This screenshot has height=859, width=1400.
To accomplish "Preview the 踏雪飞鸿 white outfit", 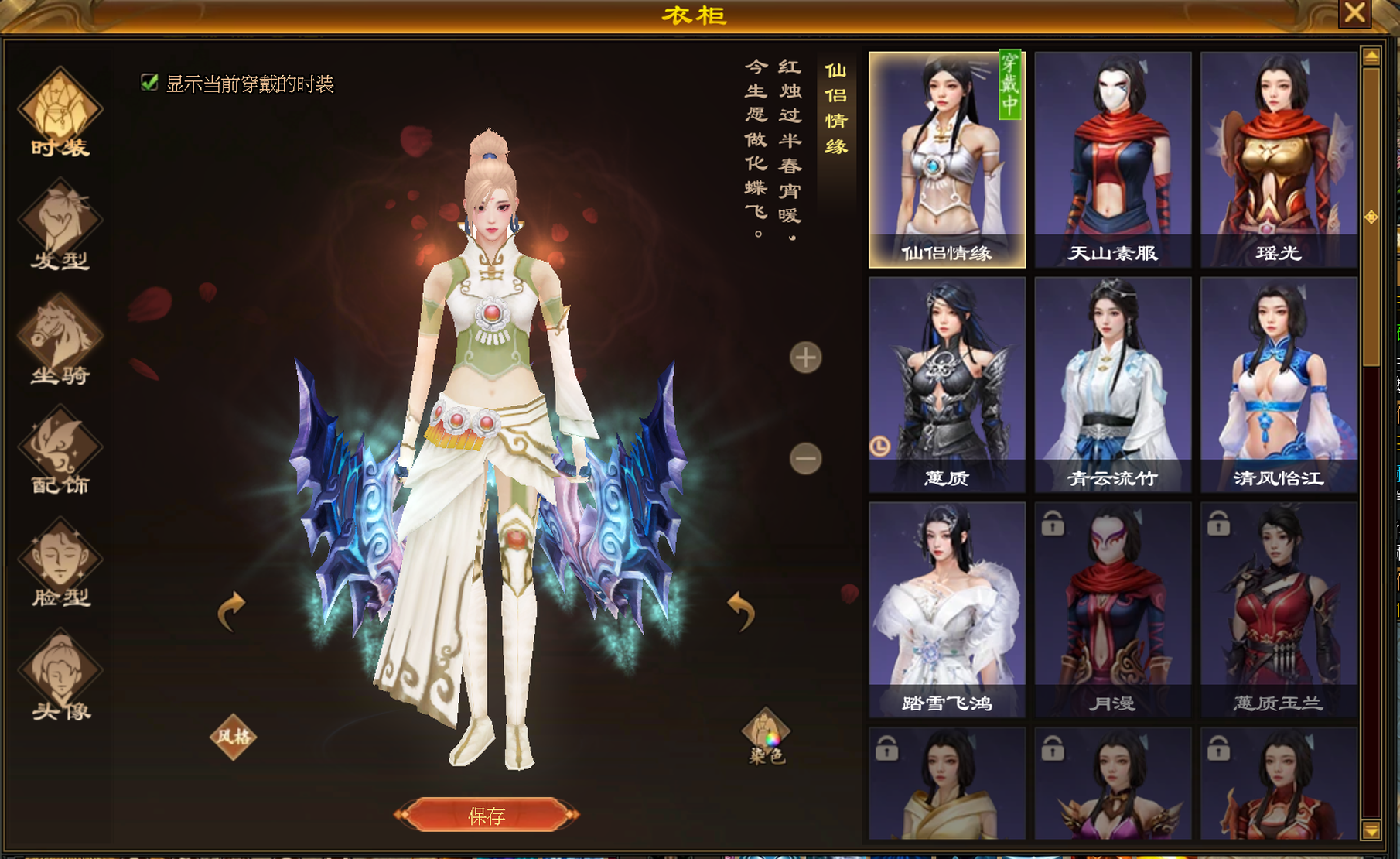I will [x=947, y=610].
